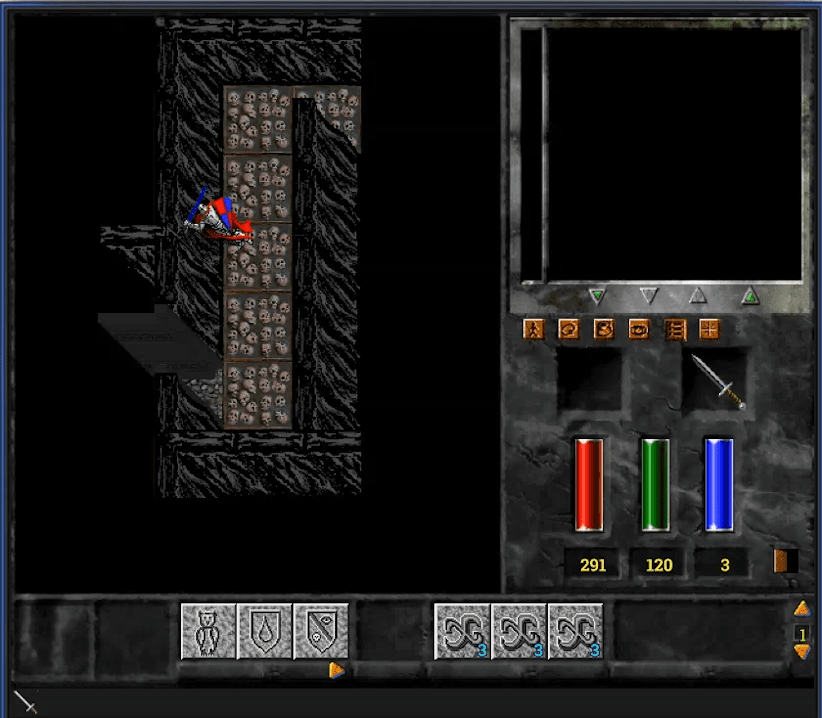Open the small door icon
Image resolution: width=822 pixels, height=718 pixels.
pyautogui.click(x=781, y=561)
